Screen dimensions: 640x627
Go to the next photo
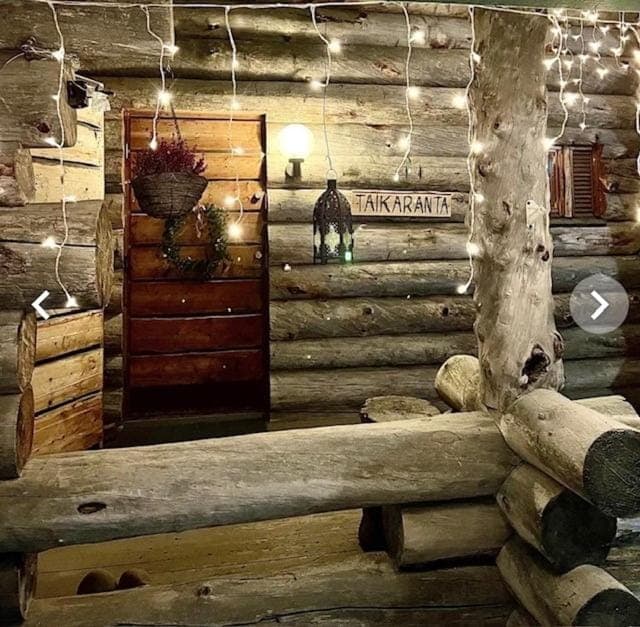599,304
